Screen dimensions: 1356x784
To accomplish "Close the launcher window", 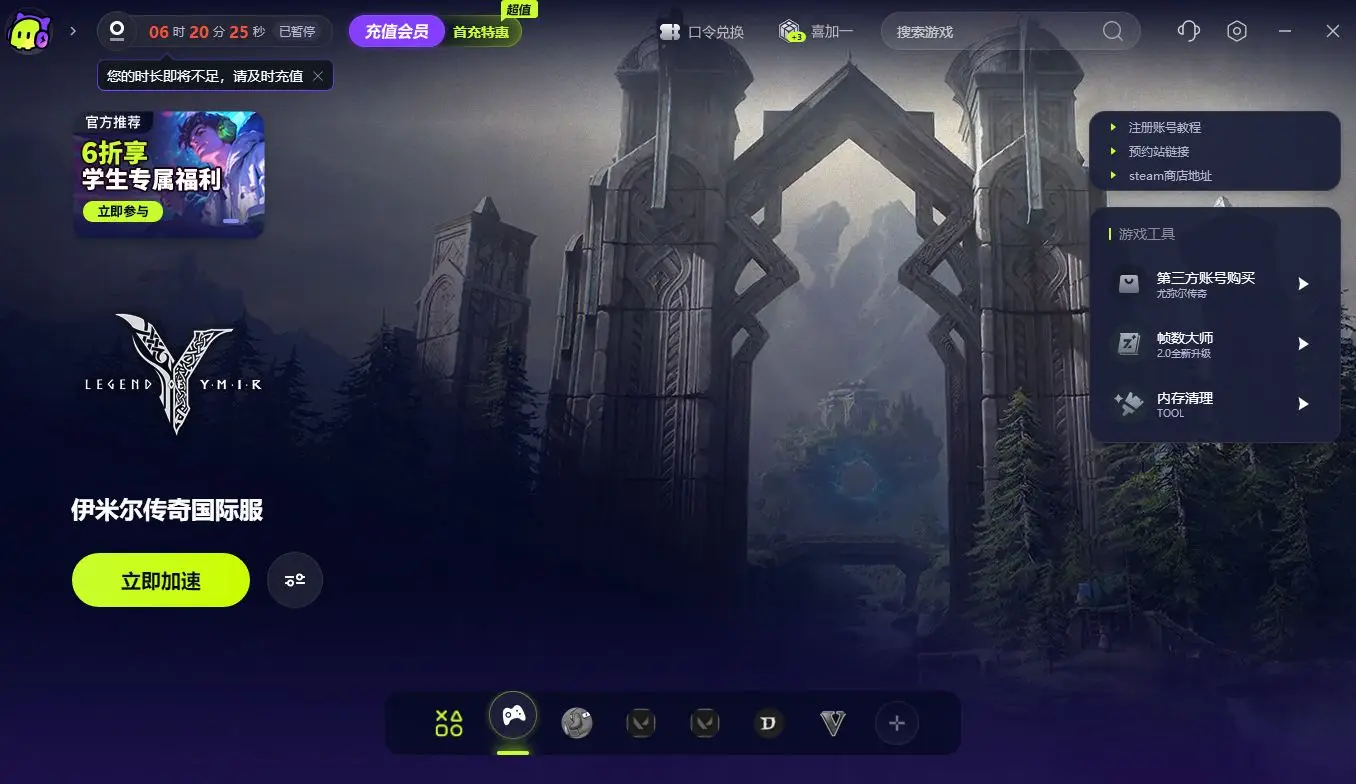I will click(x=1333, y=31).
